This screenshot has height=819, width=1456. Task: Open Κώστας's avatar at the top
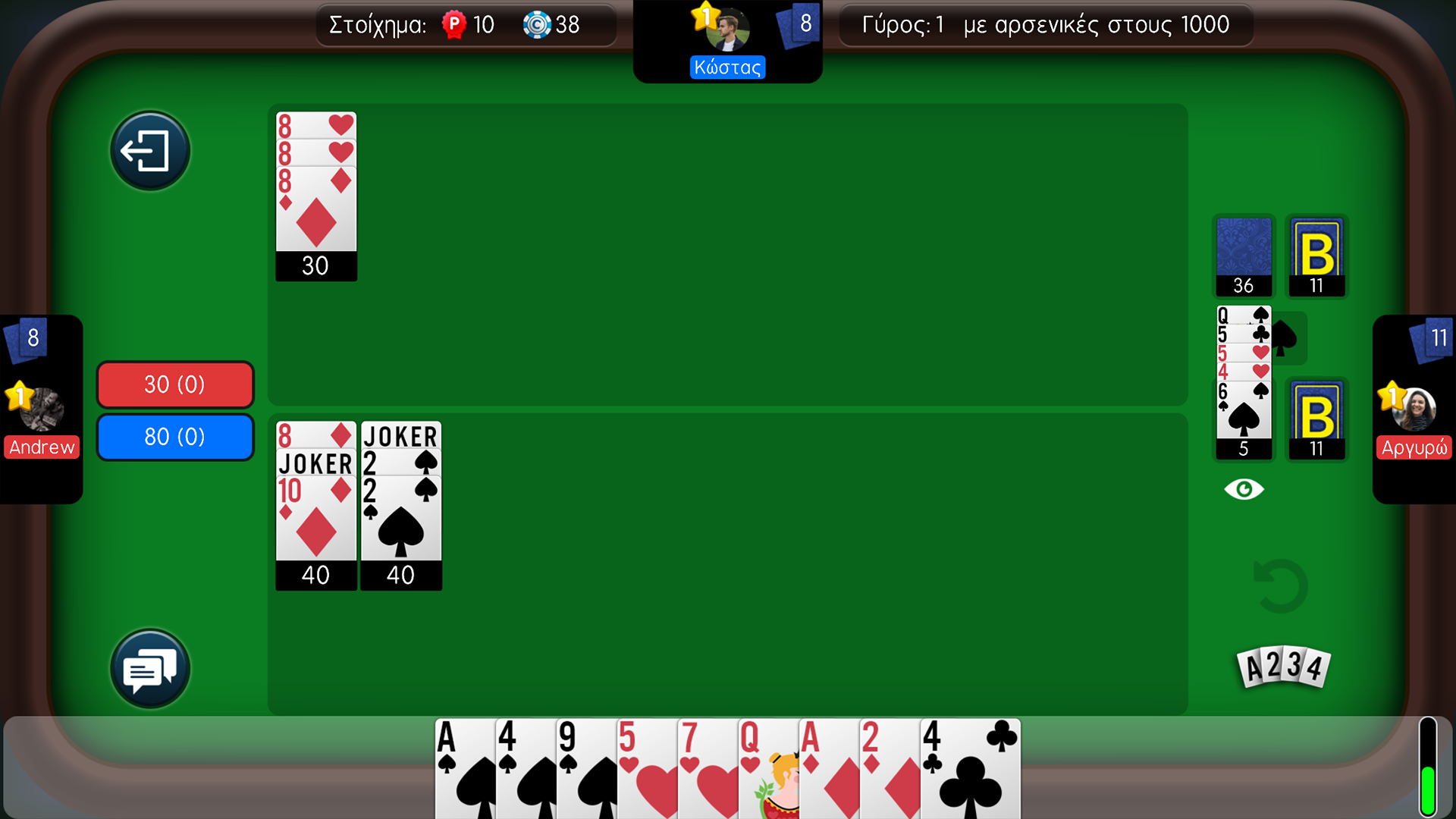point(727,30)
